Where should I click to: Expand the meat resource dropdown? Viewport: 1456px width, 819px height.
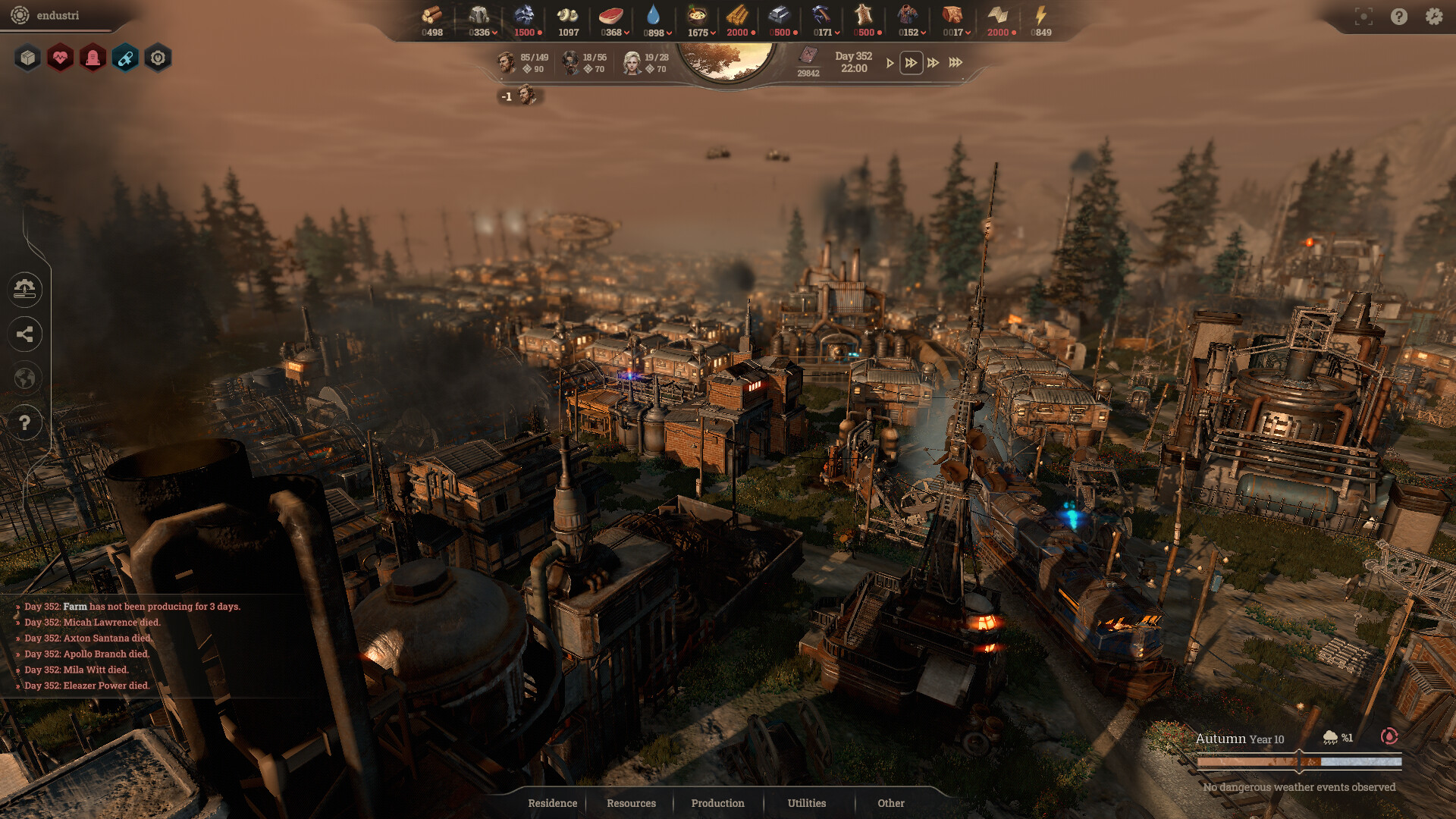click(627, 33)
